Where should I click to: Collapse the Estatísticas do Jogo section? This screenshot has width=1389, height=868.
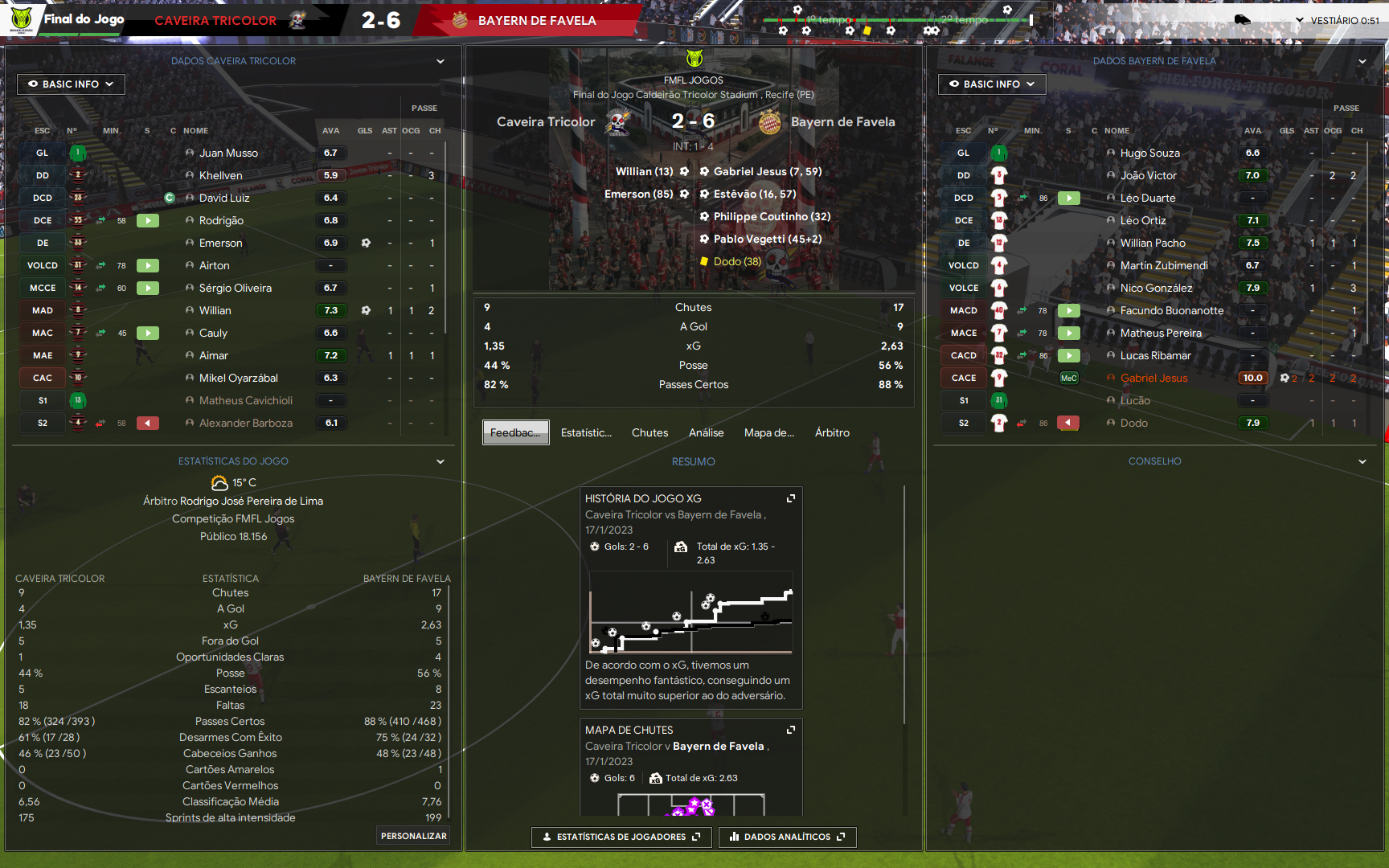pyautogui.click(x=440, y=461)
